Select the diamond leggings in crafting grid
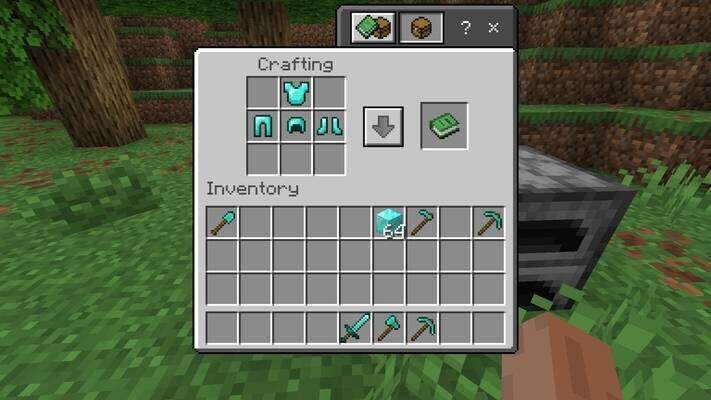Image resolution: width=711 pixels, height=400 pixels. pos(263,127)
